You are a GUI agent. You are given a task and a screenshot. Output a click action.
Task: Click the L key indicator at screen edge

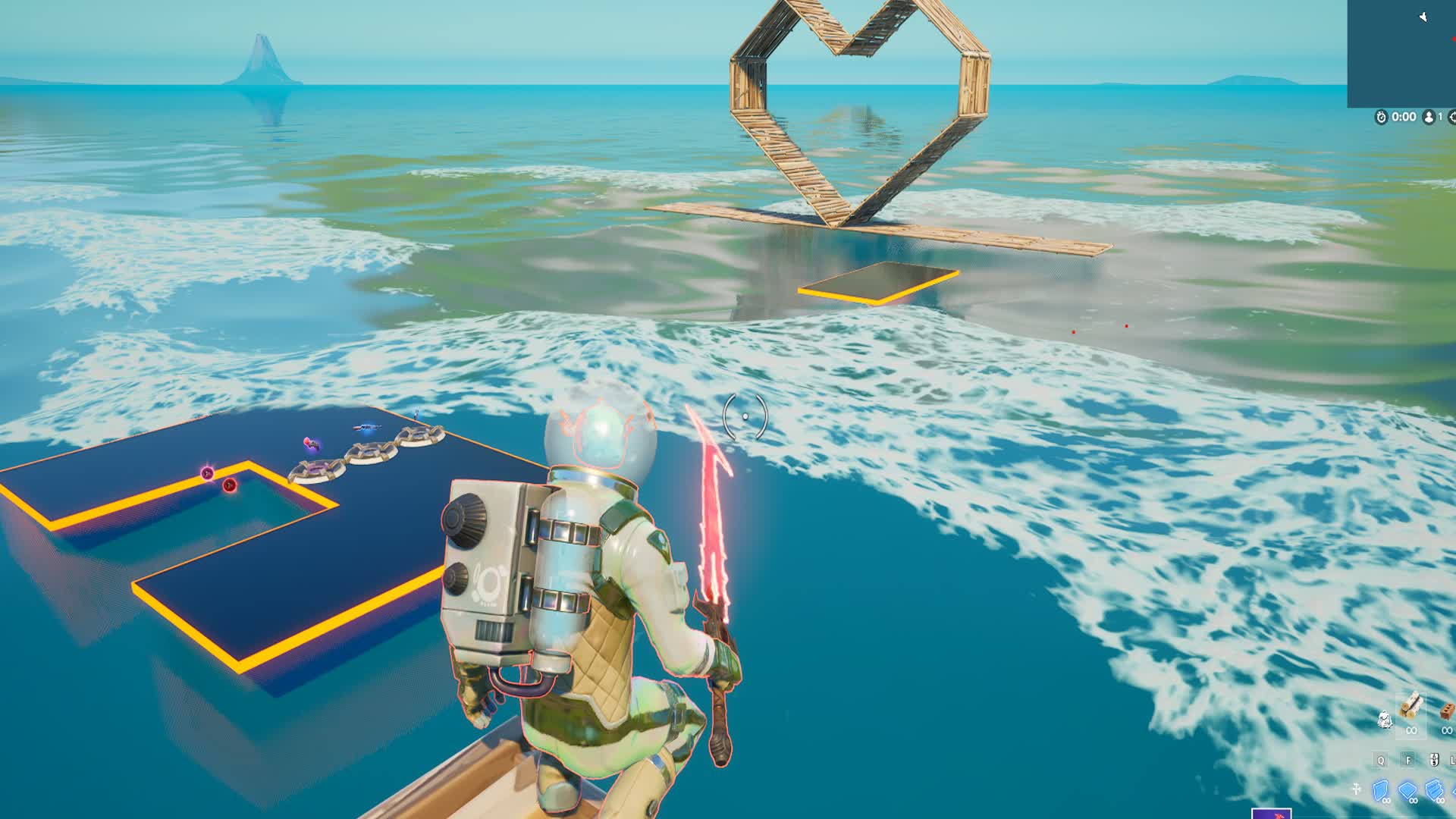click(x=1454, y=760)
